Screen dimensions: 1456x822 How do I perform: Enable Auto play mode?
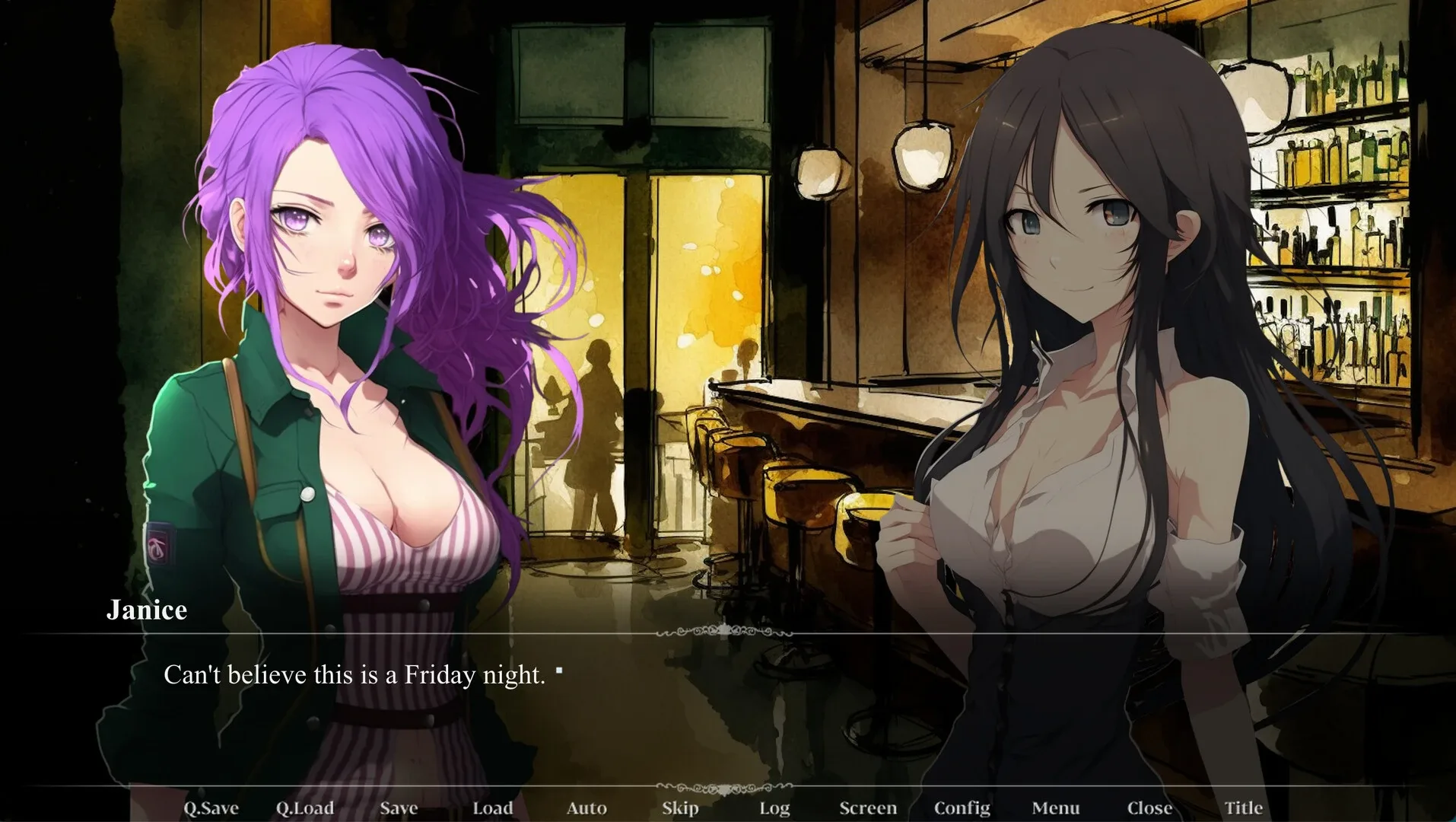point(587,808)
